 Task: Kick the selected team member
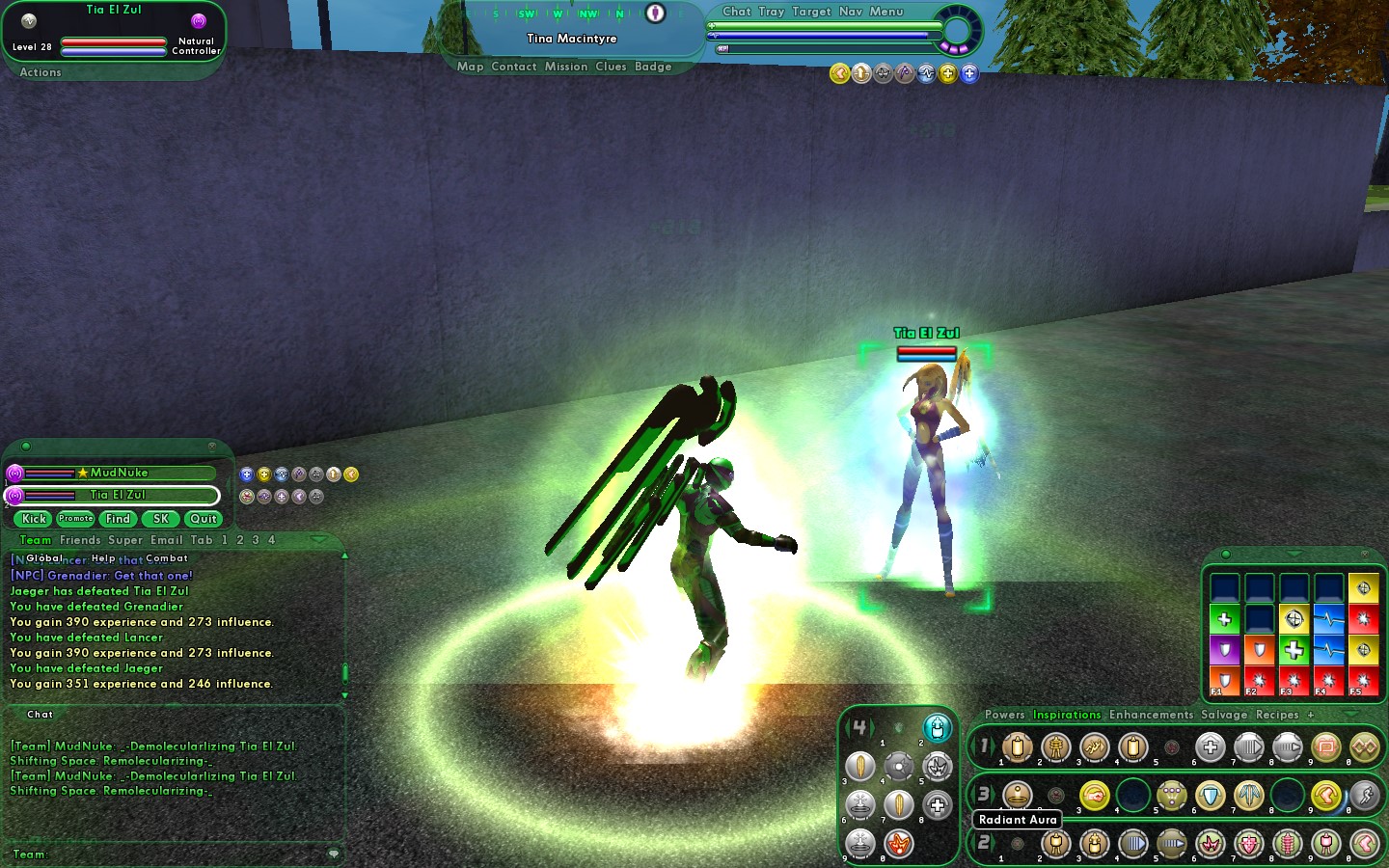click(34, 519)
